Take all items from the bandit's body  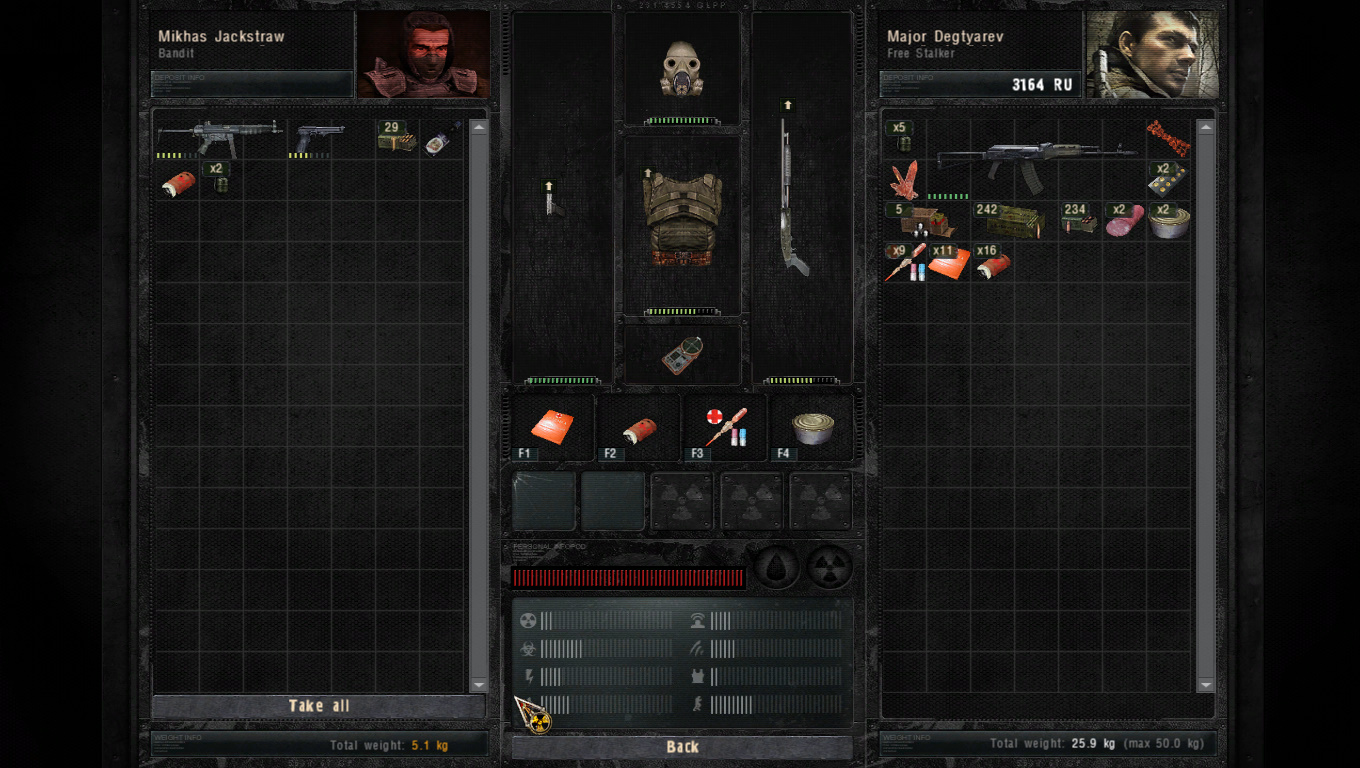pos(319,706)
